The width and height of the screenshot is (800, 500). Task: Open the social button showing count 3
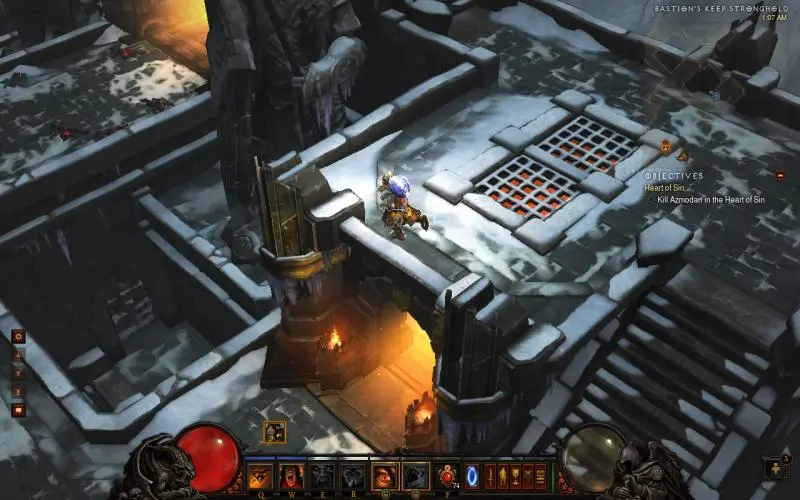pos(775,467)
